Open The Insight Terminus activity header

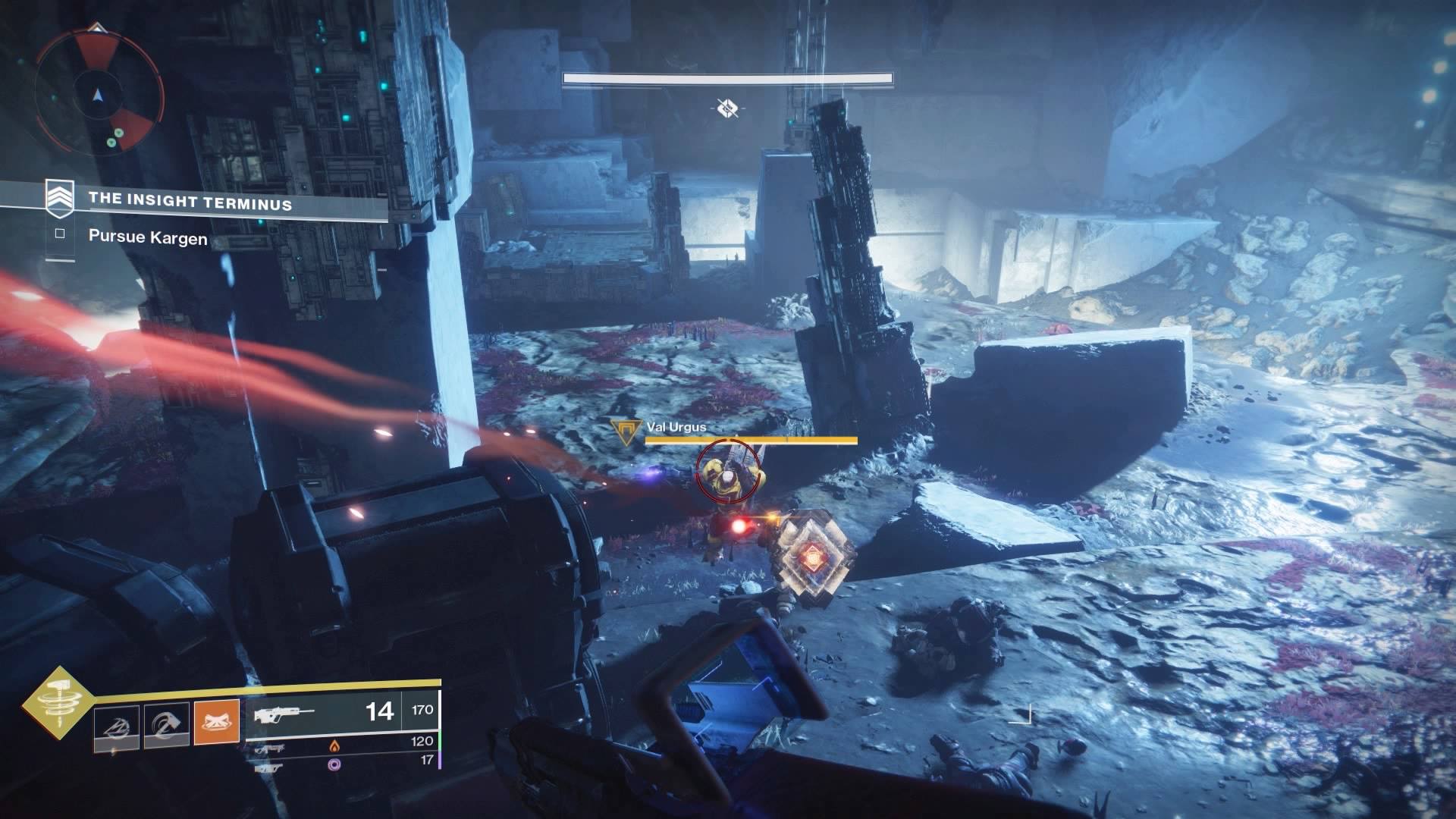click(x=190, y=201)
